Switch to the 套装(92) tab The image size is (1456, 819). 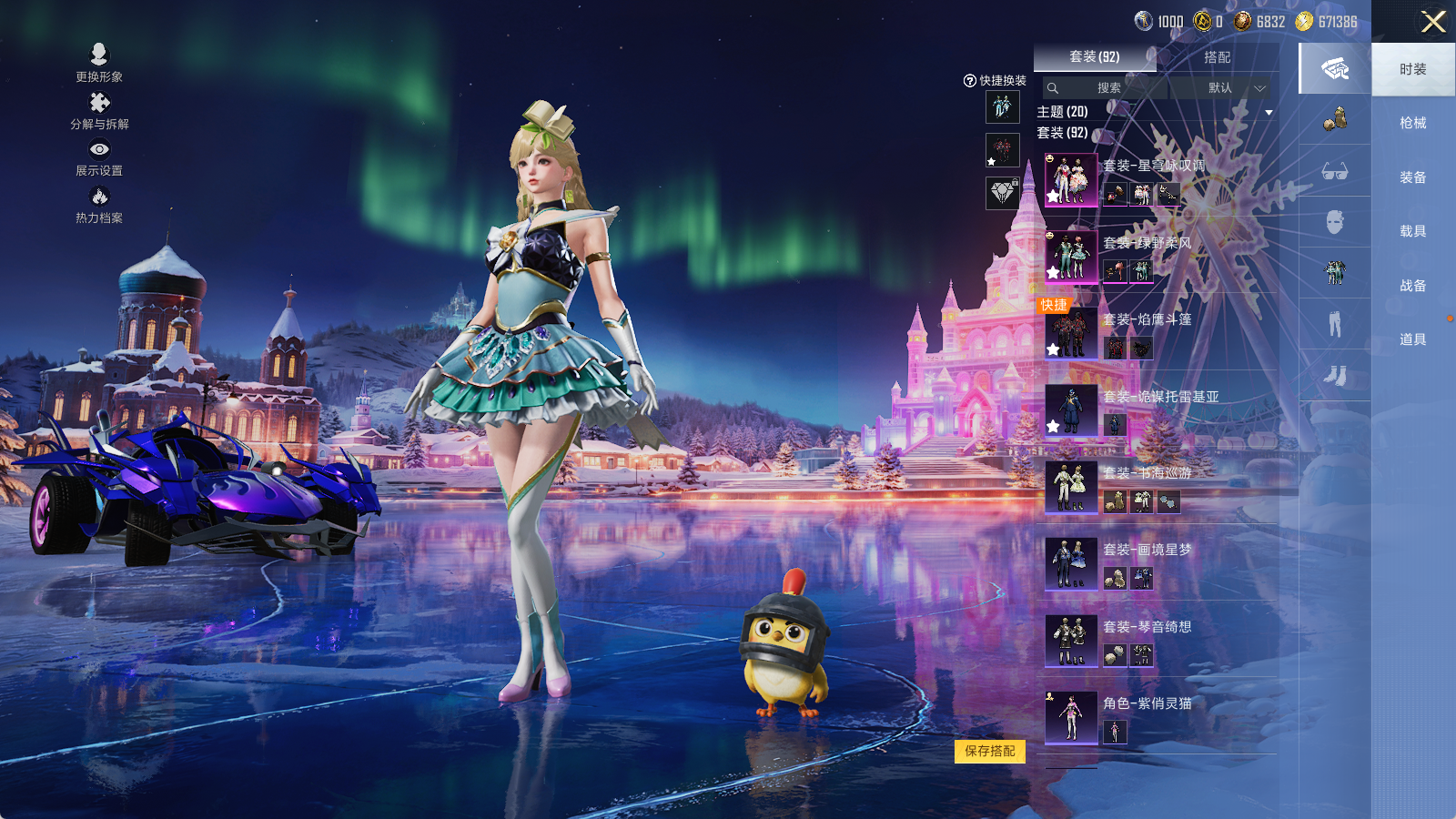(1095, 56)
